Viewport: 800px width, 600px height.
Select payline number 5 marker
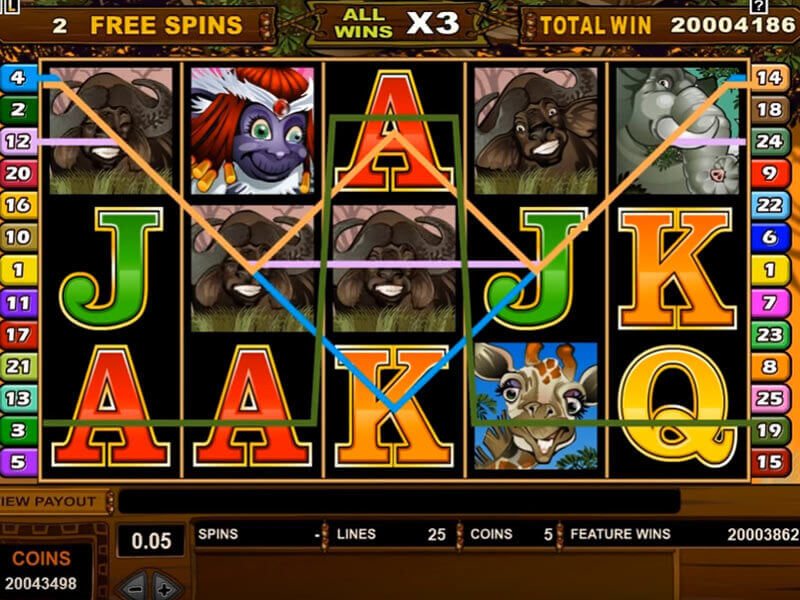point(18,462)
